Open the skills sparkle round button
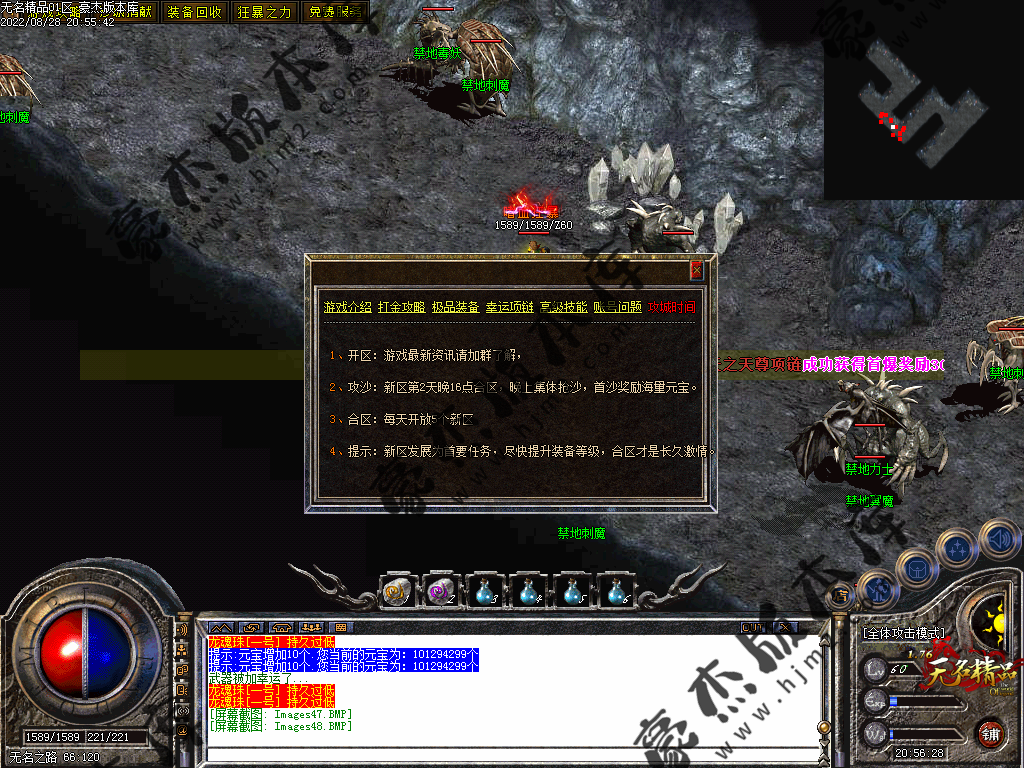This screenshot has height=768, width=1024. 957,549
